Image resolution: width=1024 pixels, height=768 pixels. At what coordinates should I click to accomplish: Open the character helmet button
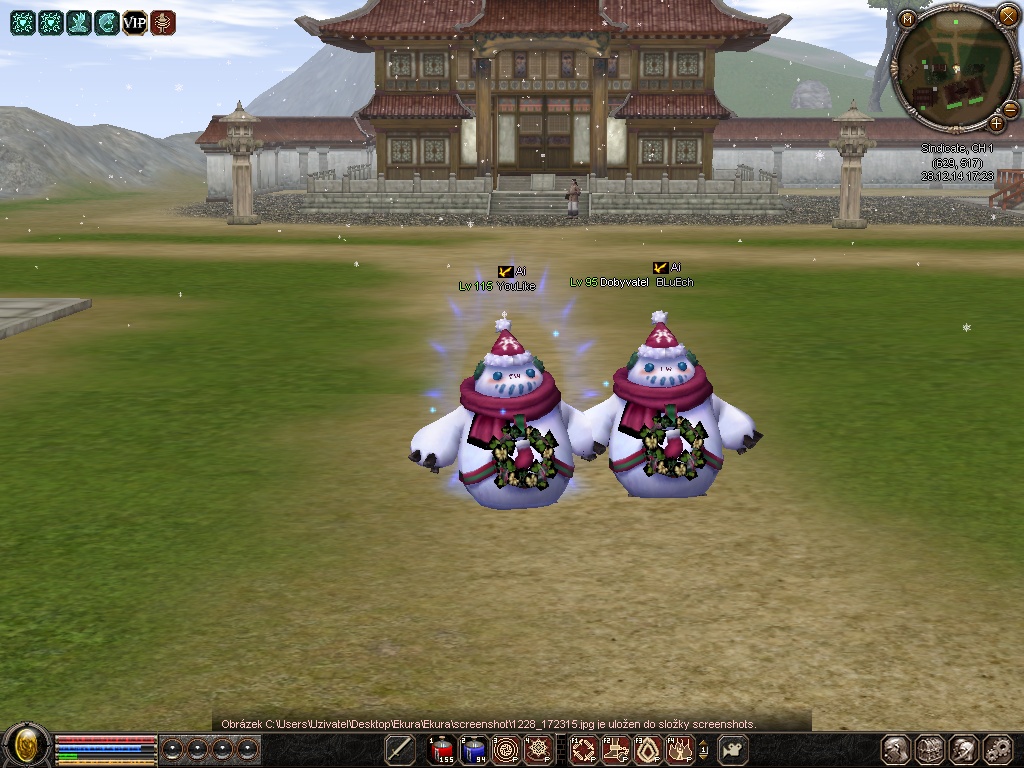896,750
